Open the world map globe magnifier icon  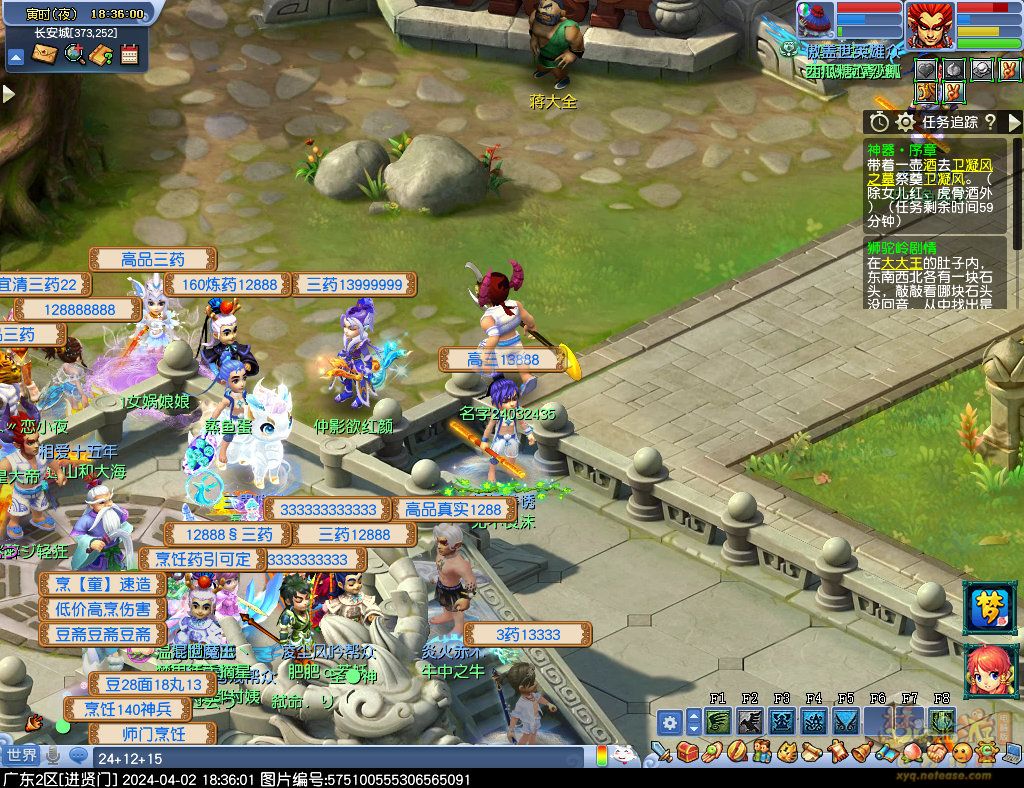point(73,54)
